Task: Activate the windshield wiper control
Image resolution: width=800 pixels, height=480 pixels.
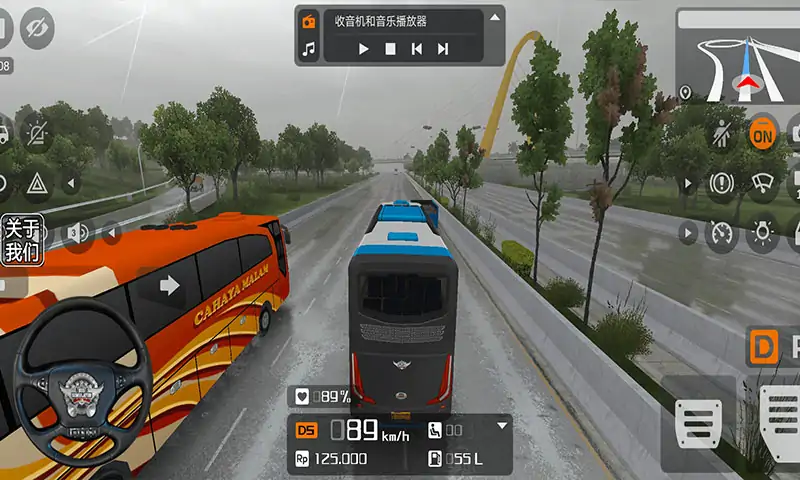Action: (x=763, y=183)
